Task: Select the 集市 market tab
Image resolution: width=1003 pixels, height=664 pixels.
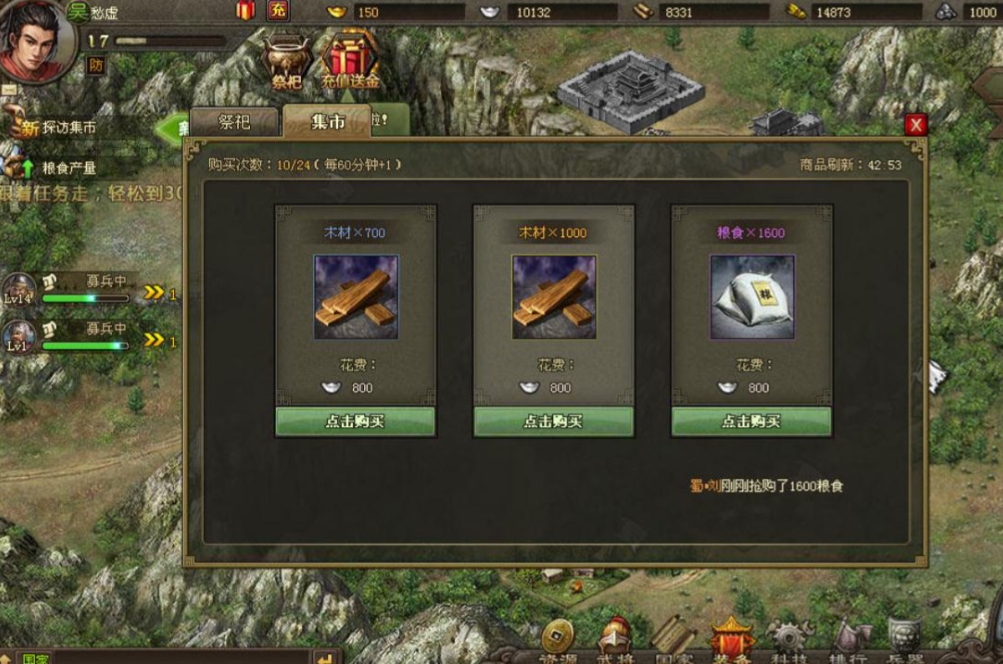Action: [327, 122]
